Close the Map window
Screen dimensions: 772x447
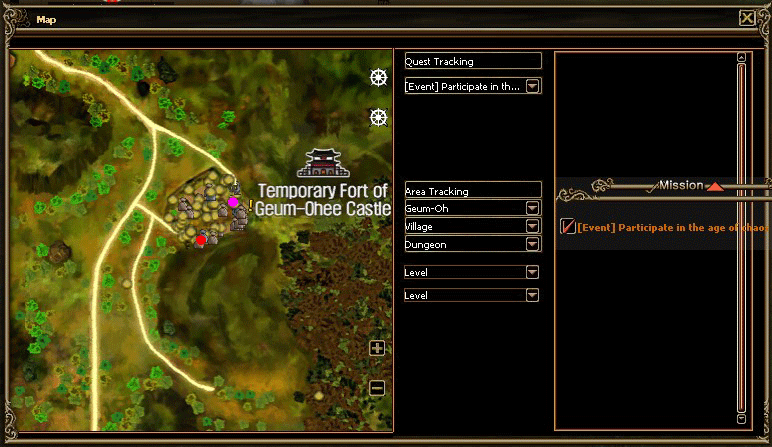747,18
